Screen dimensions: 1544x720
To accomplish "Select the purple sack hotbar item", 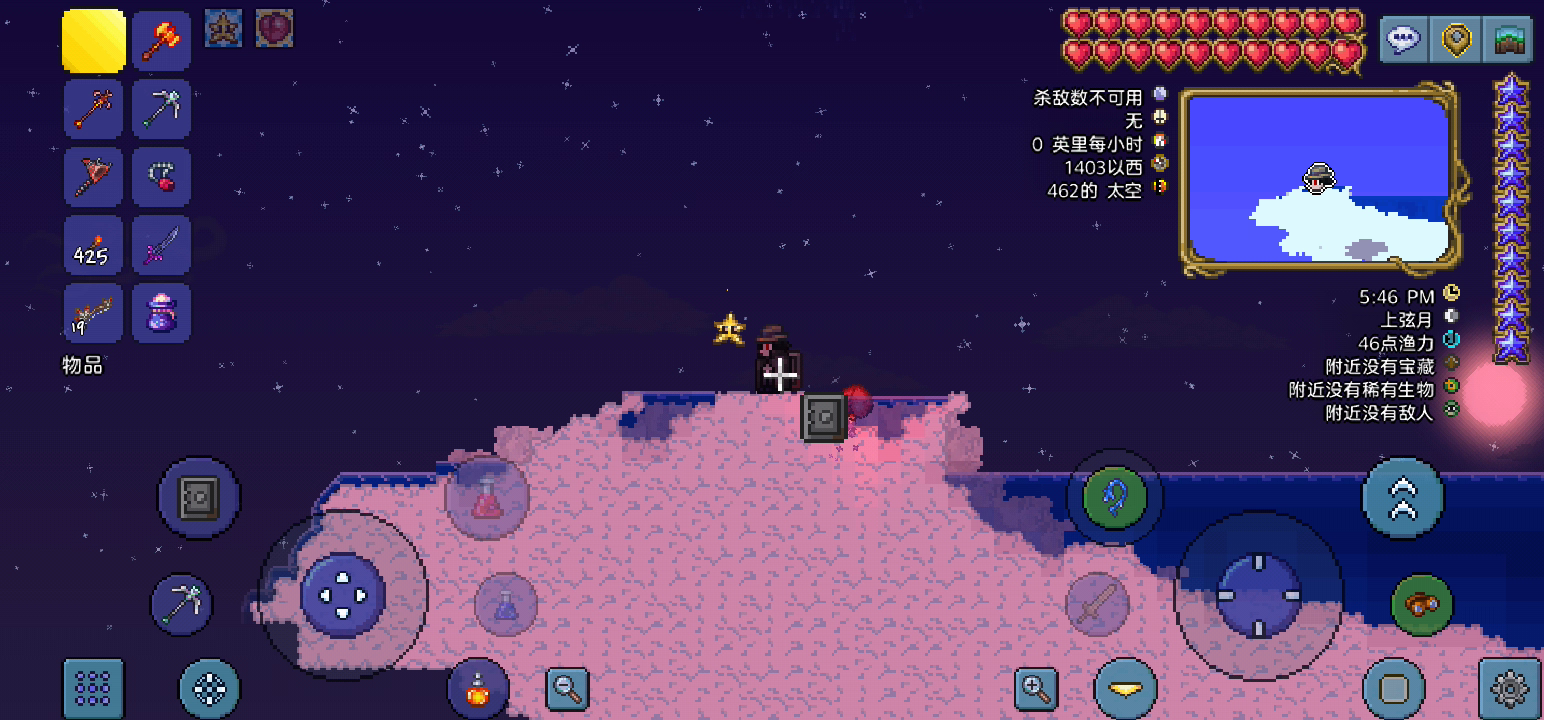I will [161, 313].
